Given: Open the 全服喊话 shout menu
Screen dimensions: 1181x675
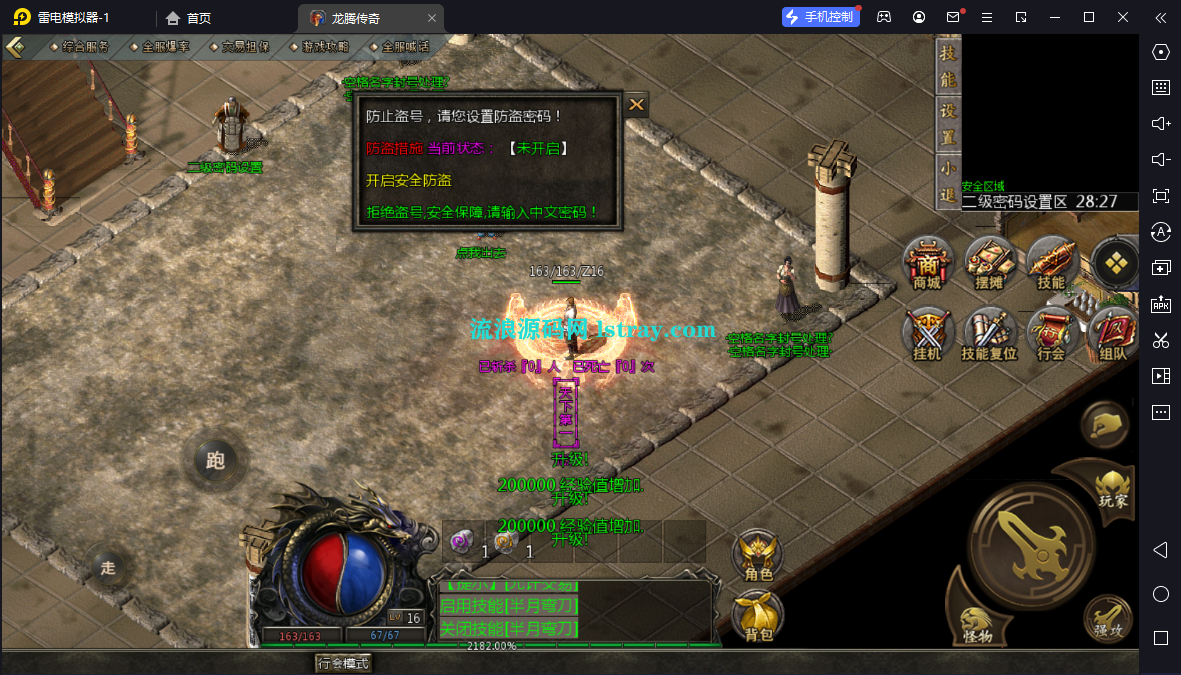Looking at the screenshot, I should [x=405, y=47].
